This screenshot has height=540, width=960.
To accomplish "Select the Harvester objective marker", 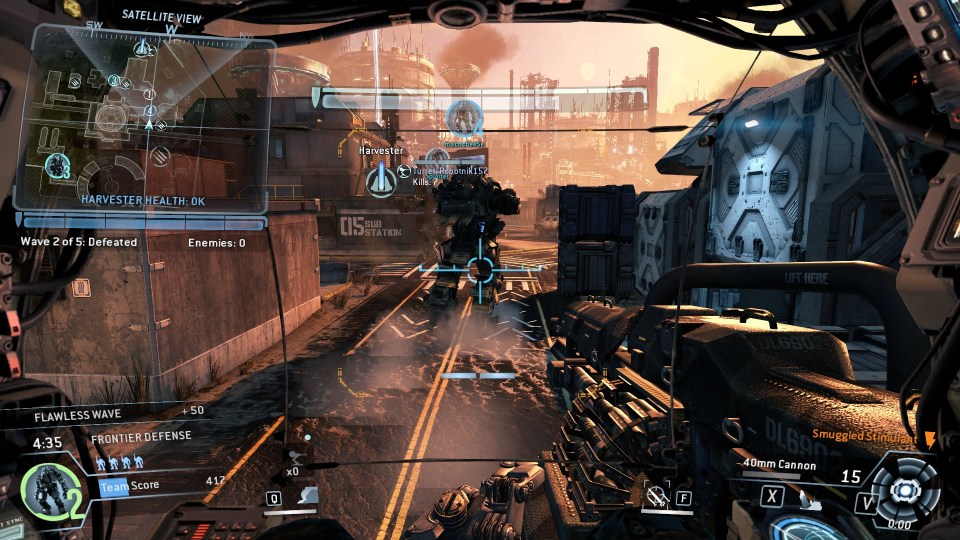I will click(381, 180).
